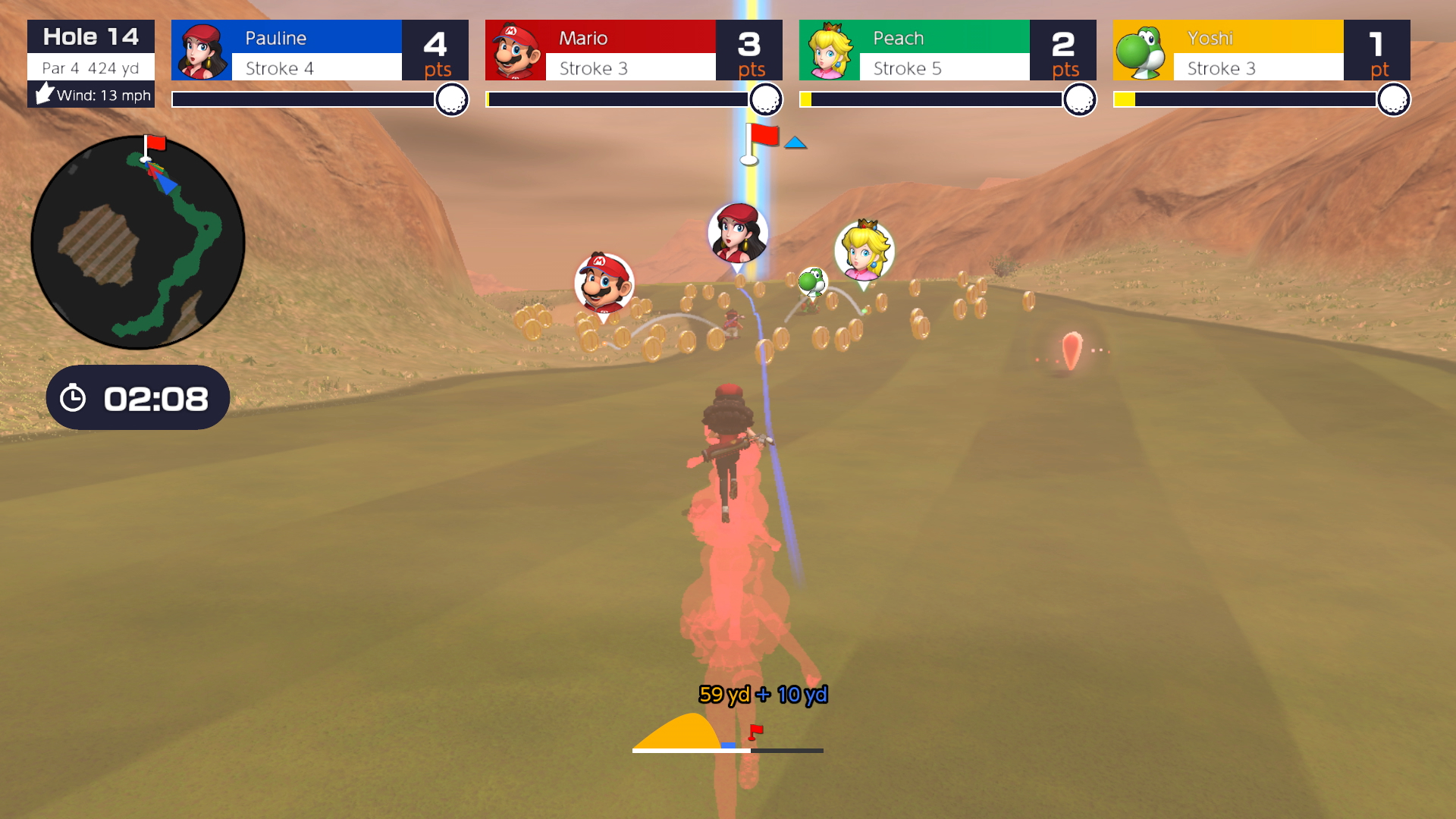Image resolution: width=1456 pixels, height=819 pixels.
Task: Click Mario's floating portrait marker
Action: point(604,284)
